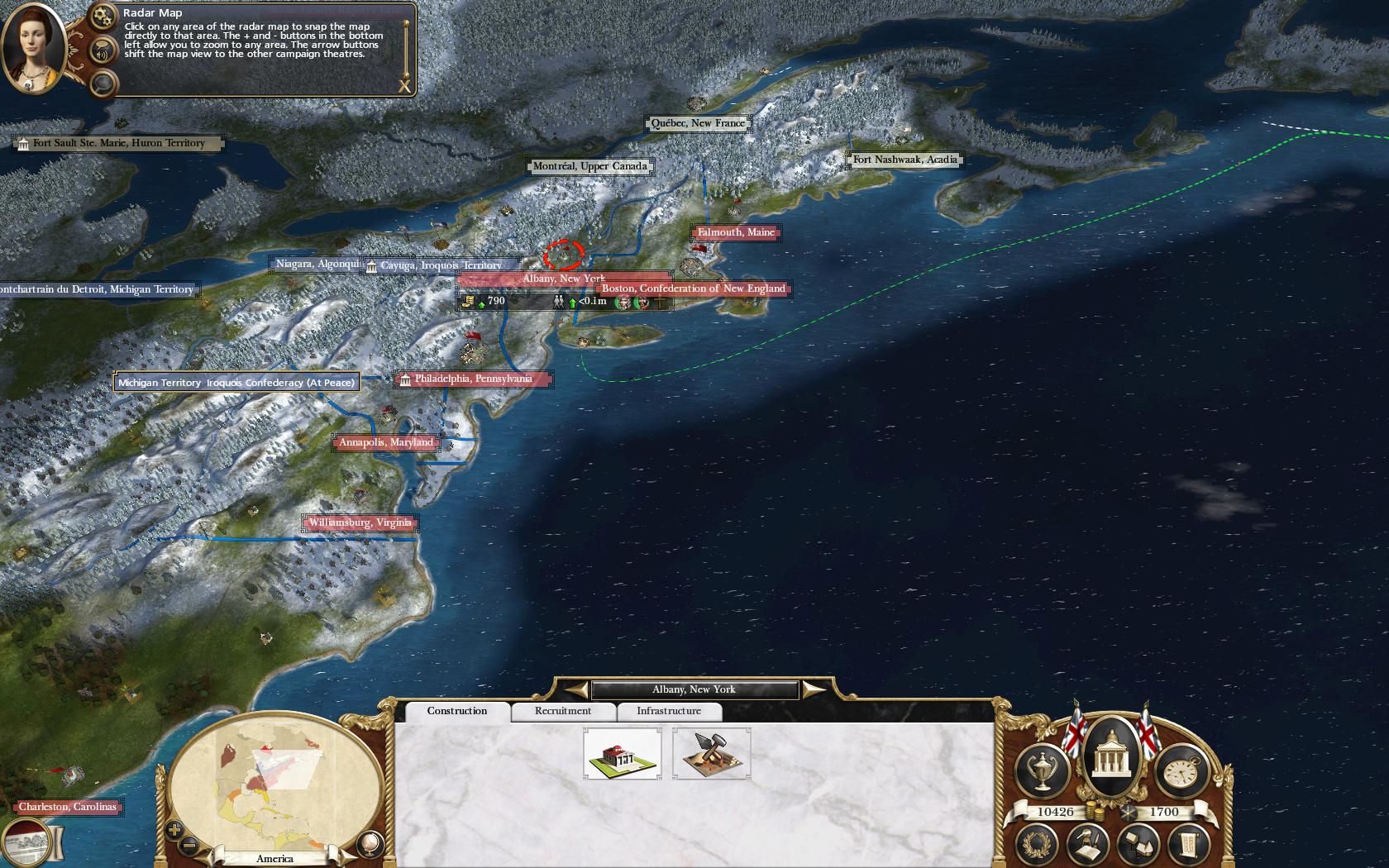Open the trophy cup objectives button

pyautogui.click(x=1043, y=770)
